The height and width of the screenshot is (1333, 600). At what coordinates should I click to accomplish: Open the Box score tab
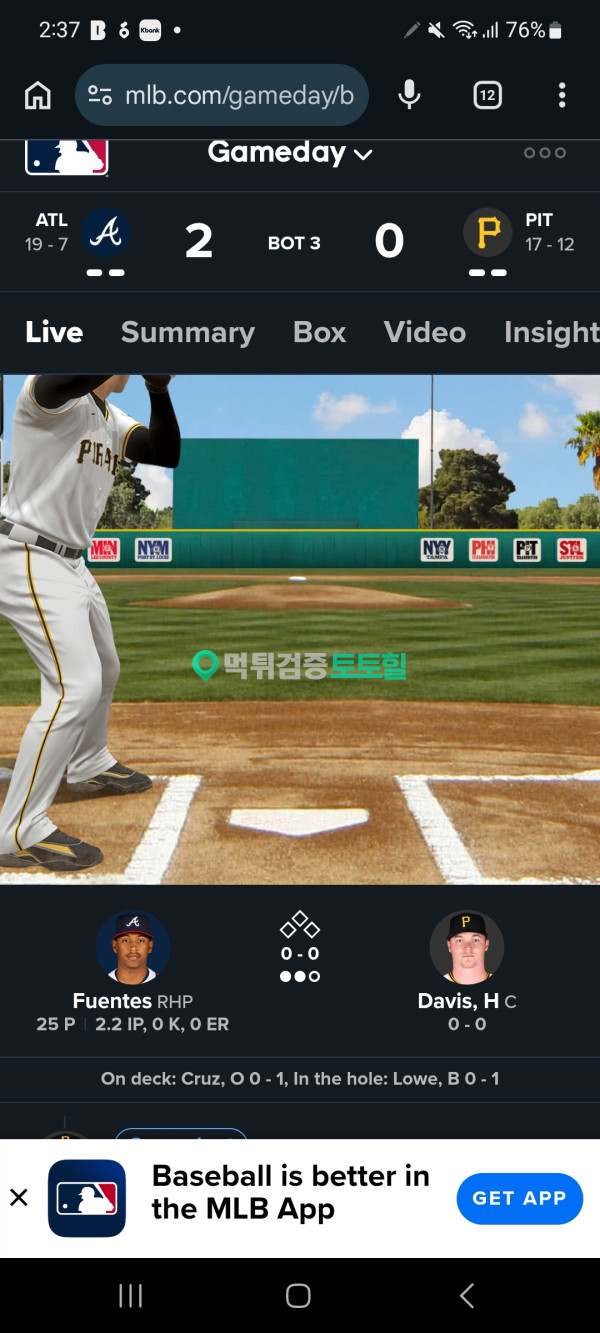pyautogui.click(x=319, y=332)
